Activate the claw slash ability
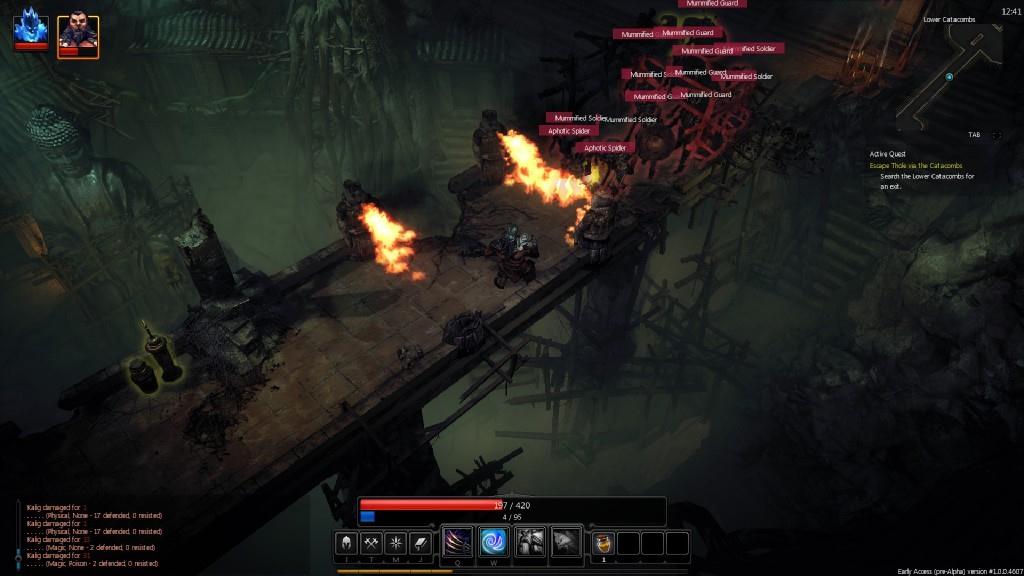The height and width of the screenshot is (576, 1024). 458,542
